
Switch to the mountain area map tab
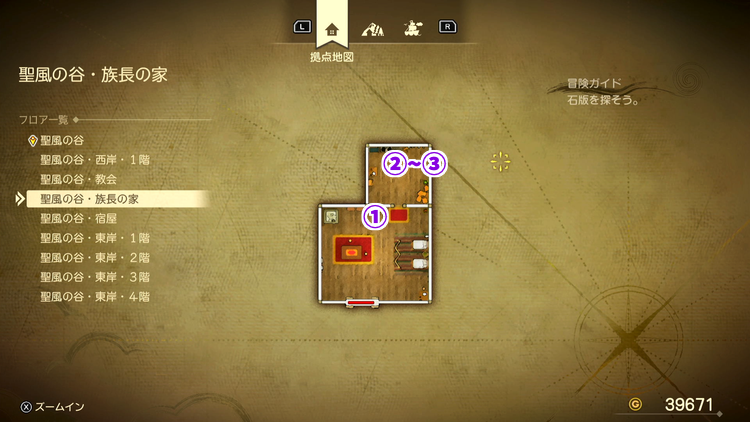click(374, 28)
